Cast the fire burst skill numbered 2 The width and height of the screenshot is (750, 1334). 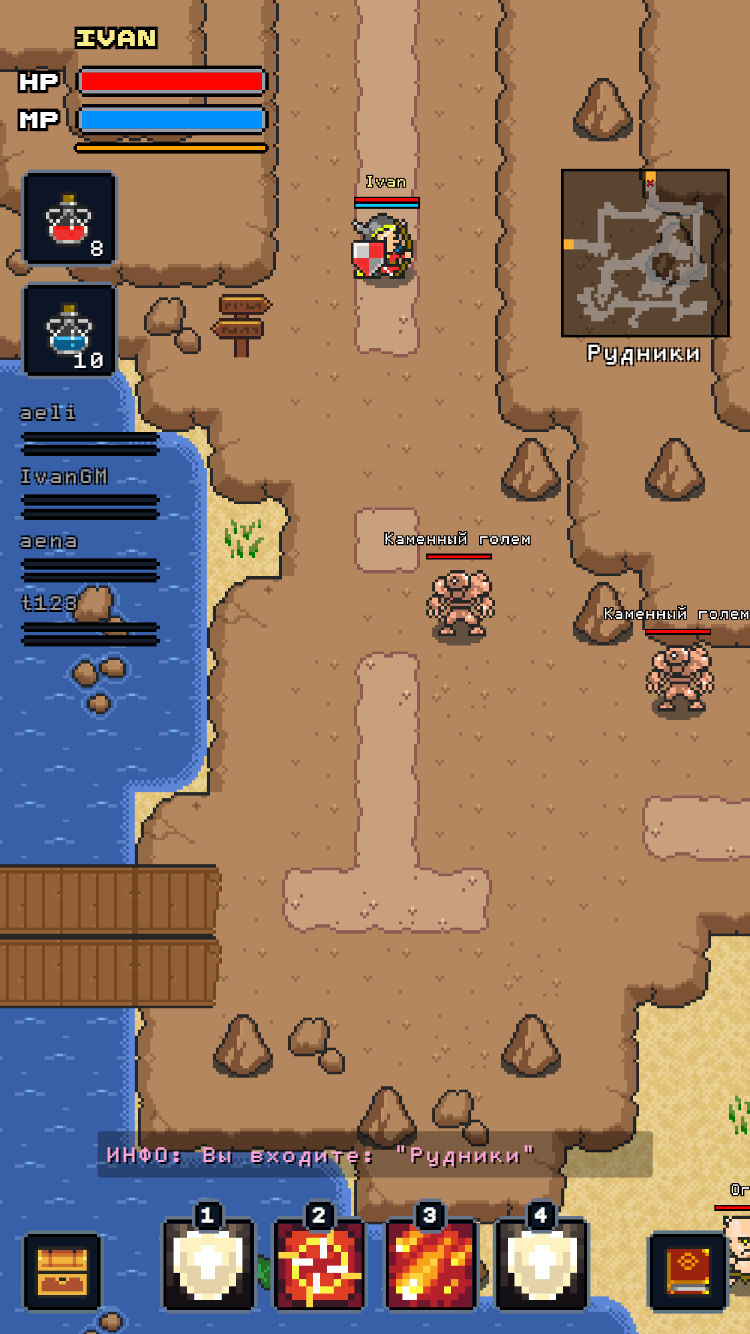tap(319, 1264)
